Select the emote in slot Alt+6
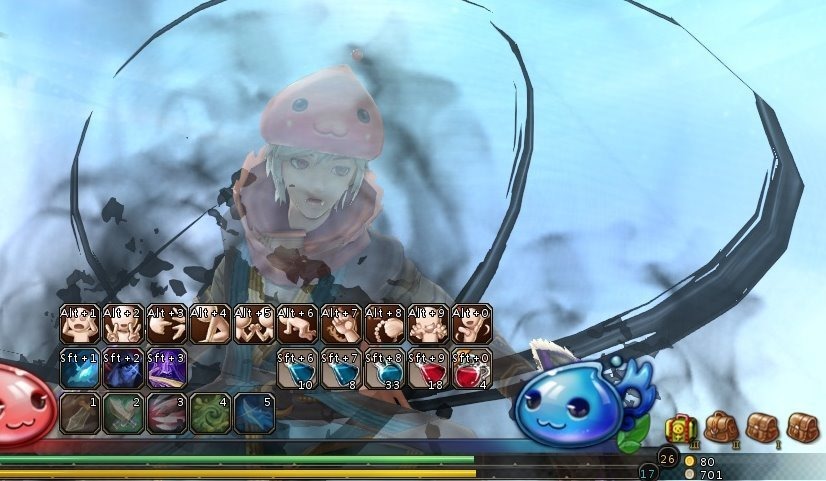Viewport: 826px width, 481px height. [x=298, y=324]
